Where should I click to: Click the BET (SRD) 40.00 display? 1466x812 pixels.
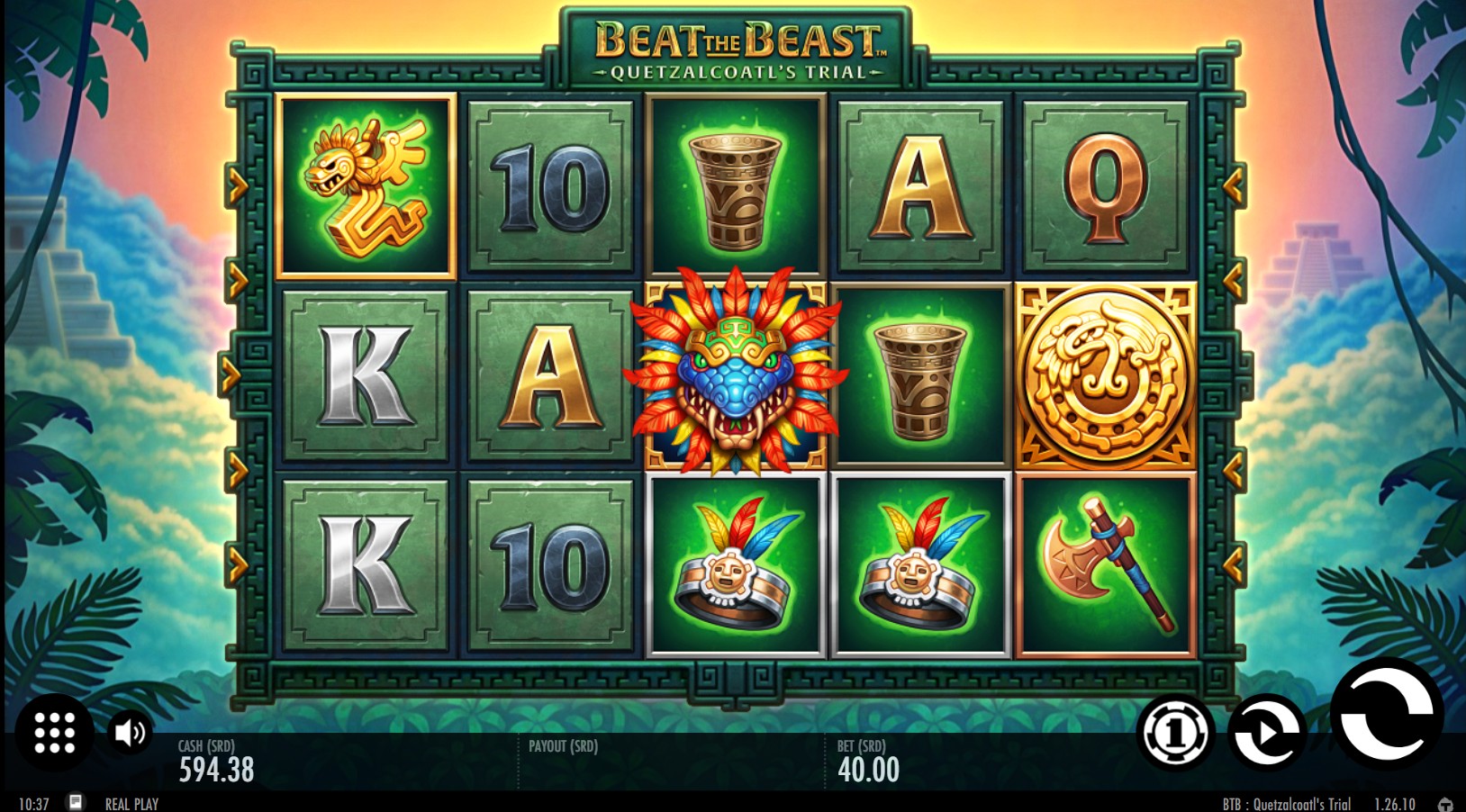(866, 761)
